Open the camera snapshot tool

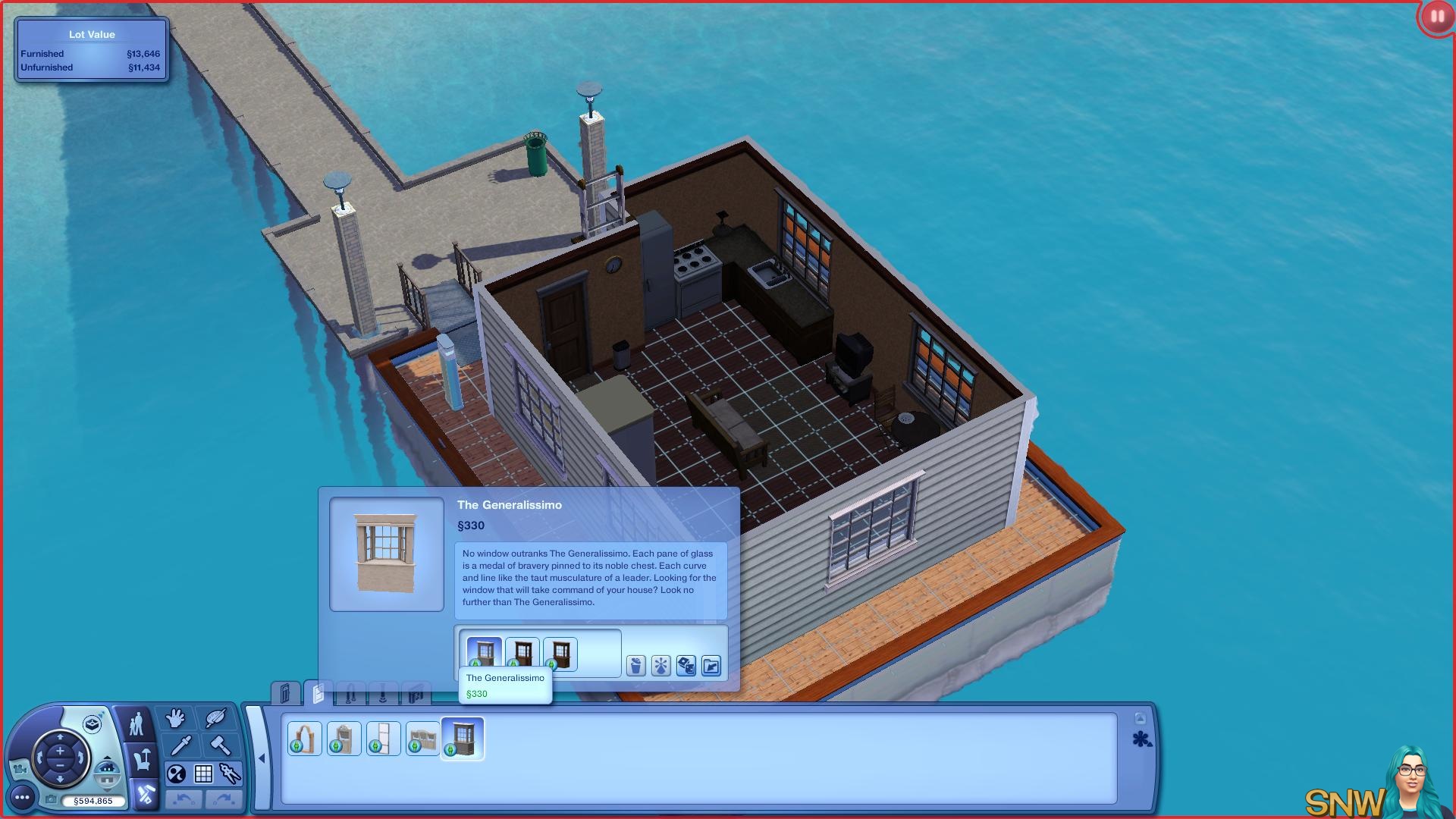tap(51, 800)
